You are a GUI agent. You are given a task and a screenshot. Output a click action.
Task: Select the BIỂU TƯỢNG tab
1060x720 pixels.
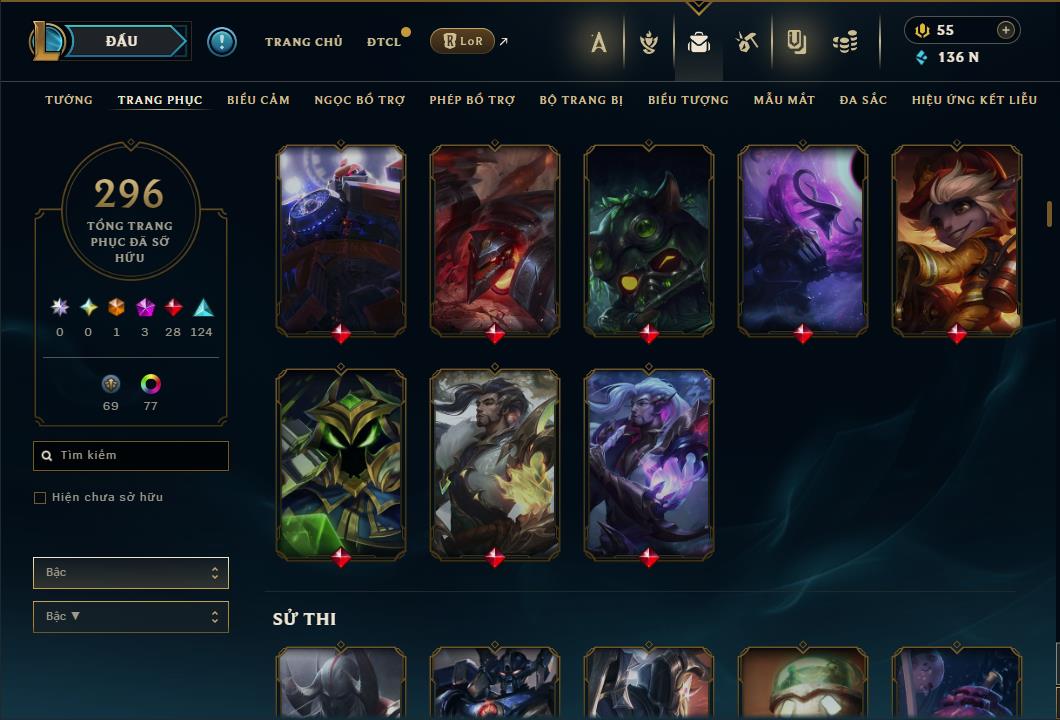click(x=688, y=100)
